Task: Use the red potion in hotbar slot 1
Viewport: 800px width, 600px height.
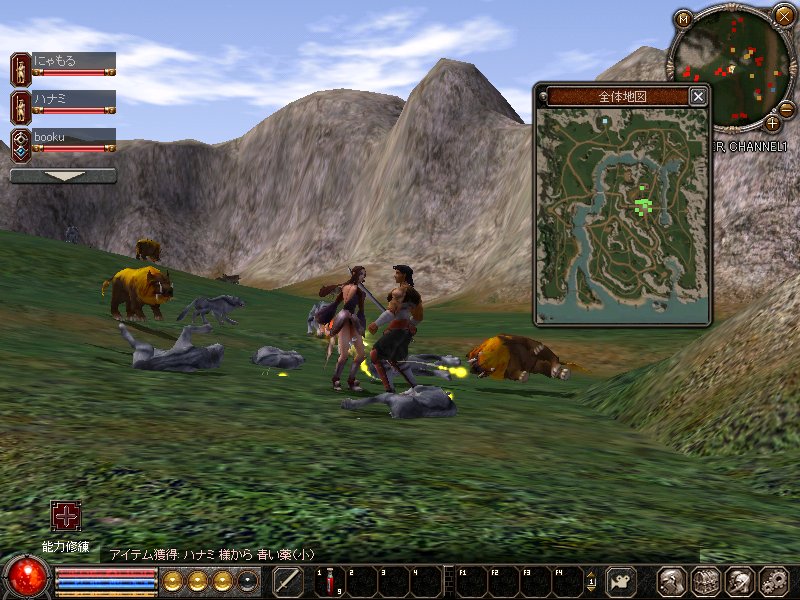Action: [329, 581]
